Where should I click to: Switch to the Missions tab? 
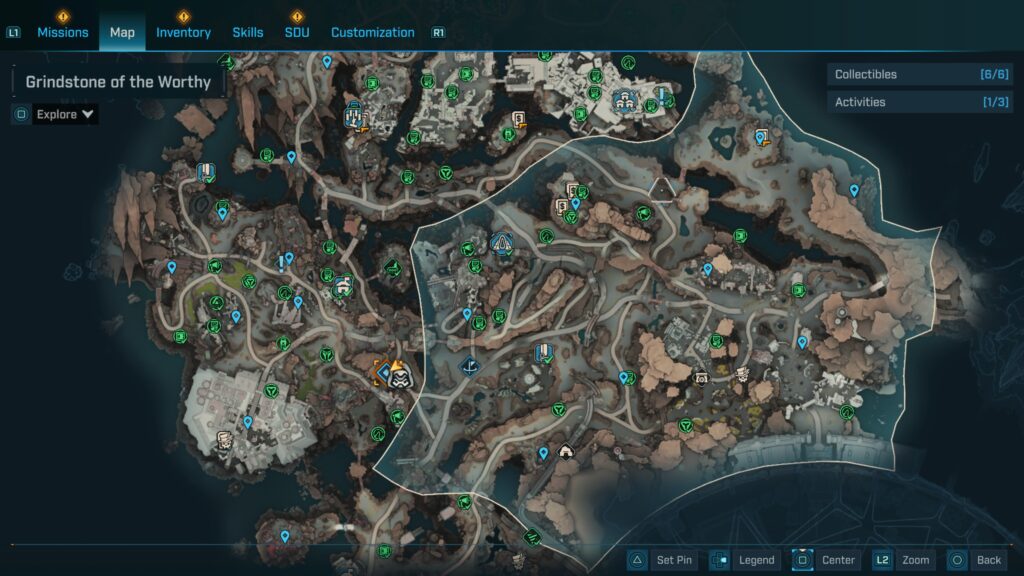tap(62, 32)
